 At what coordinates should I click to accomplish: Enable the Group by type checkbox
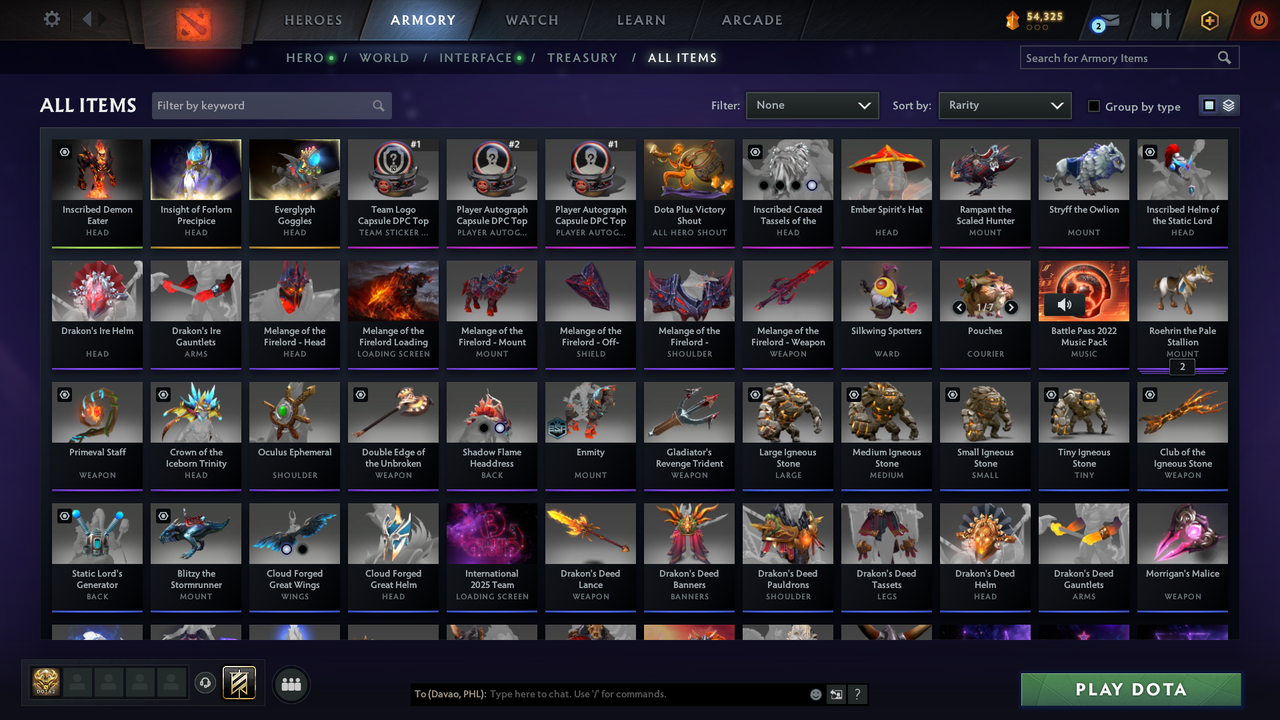pyautogui.click(x=1093, y=106)
